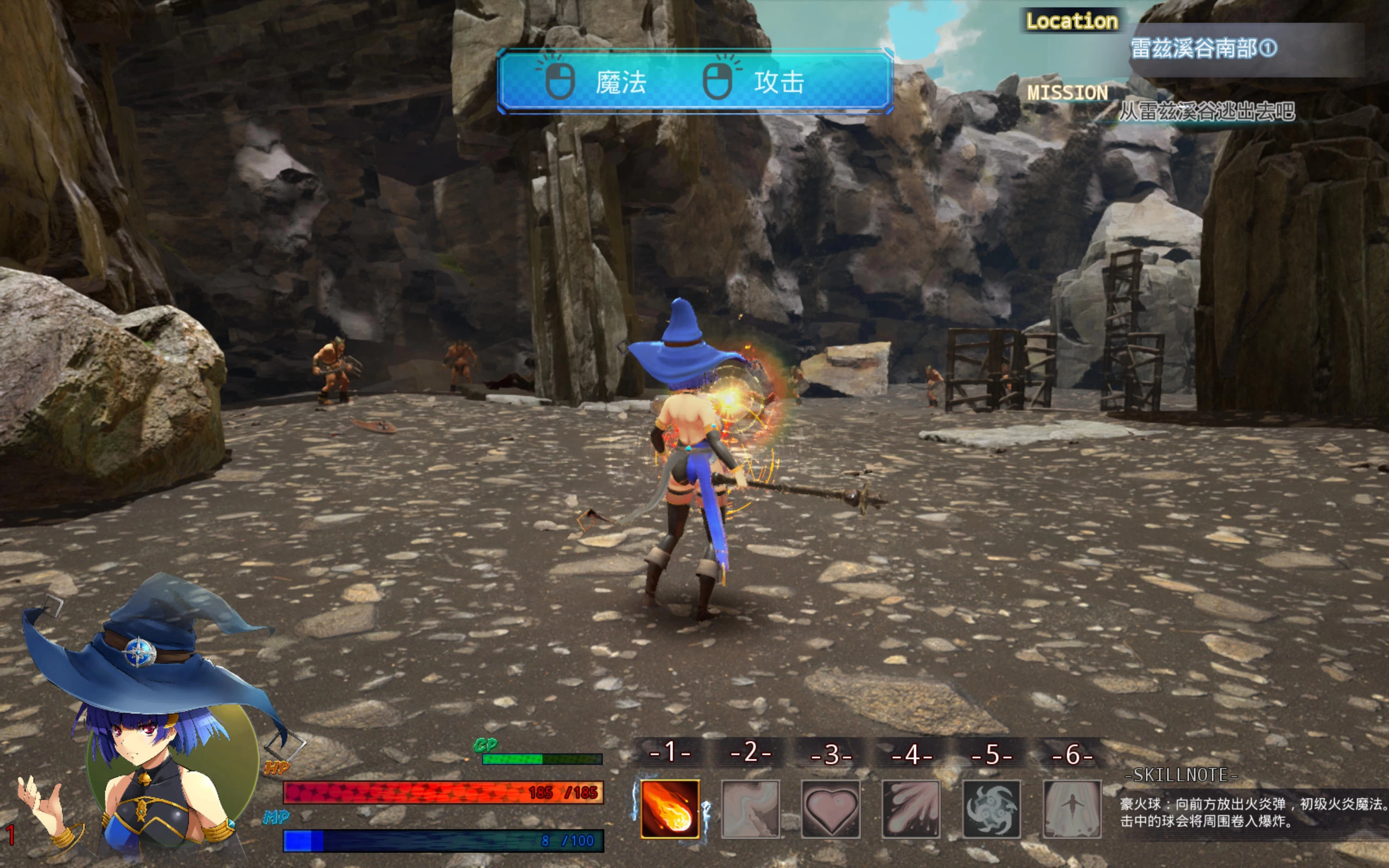1389x868 pixels.
Task: Select the falling meteor streaks skill
Action: [x=911, y=809]
